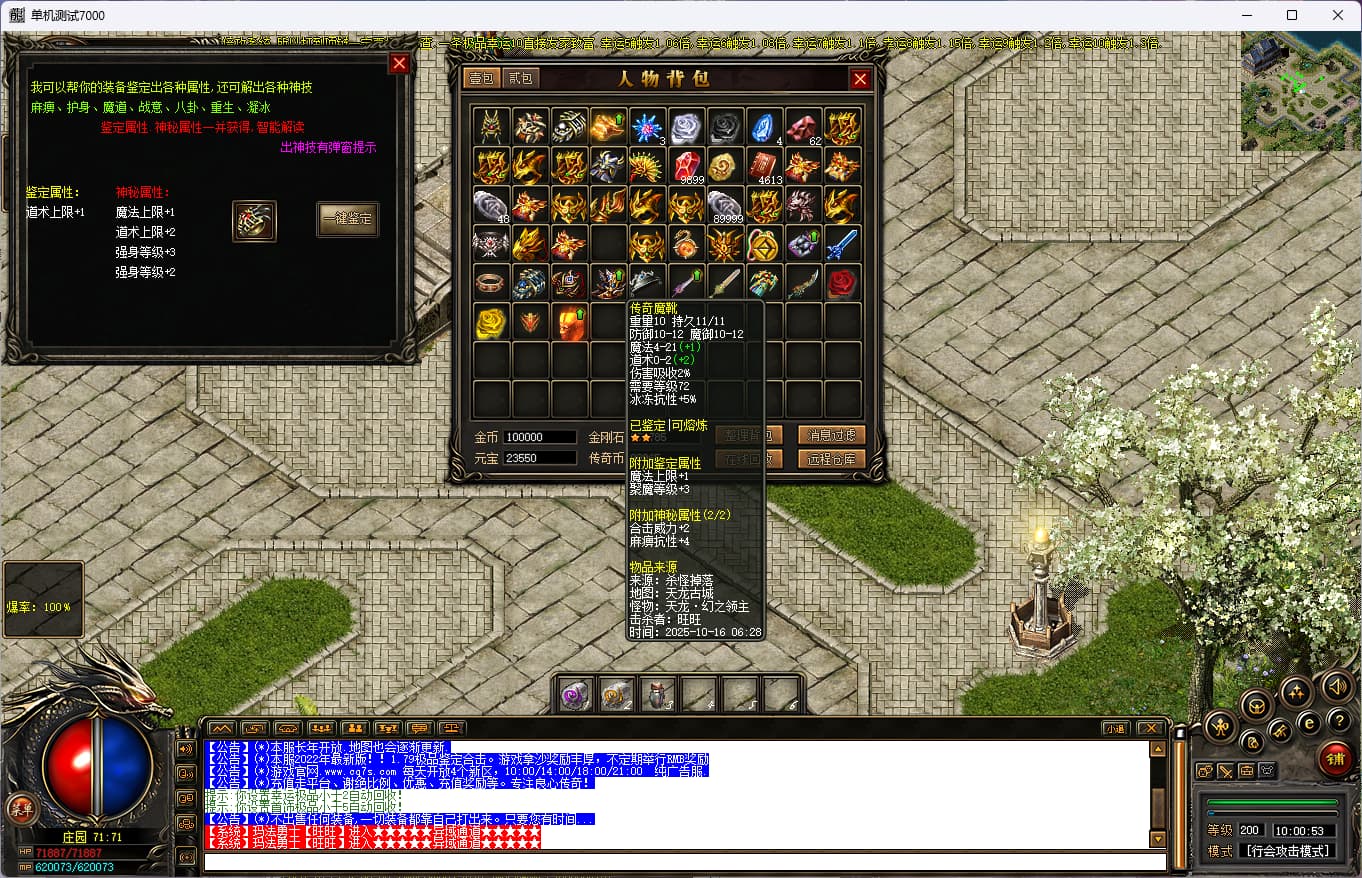Select the item slot in the appraisal panel

click(254, 220)
